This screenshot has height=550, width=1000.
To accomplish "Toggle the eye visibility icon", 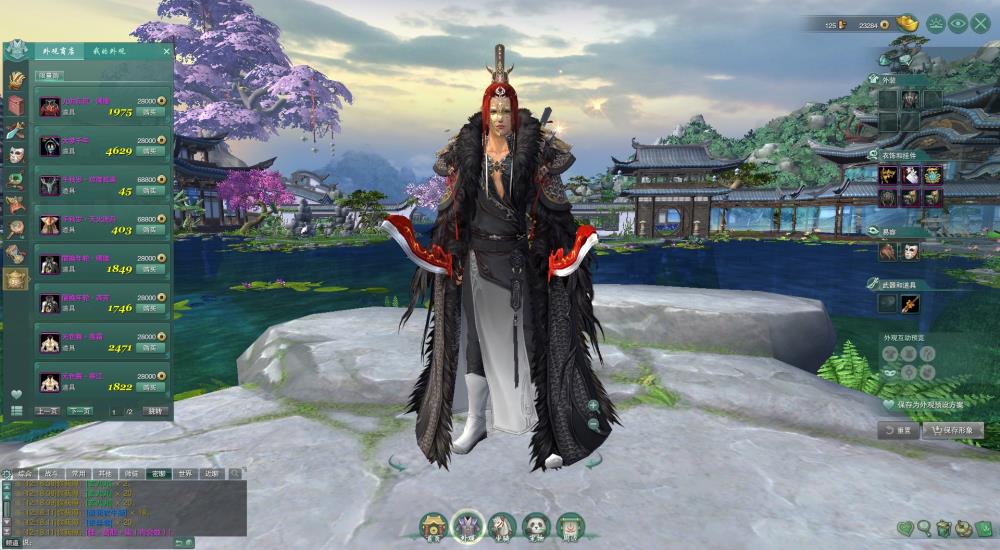I will tap(958, 22).
